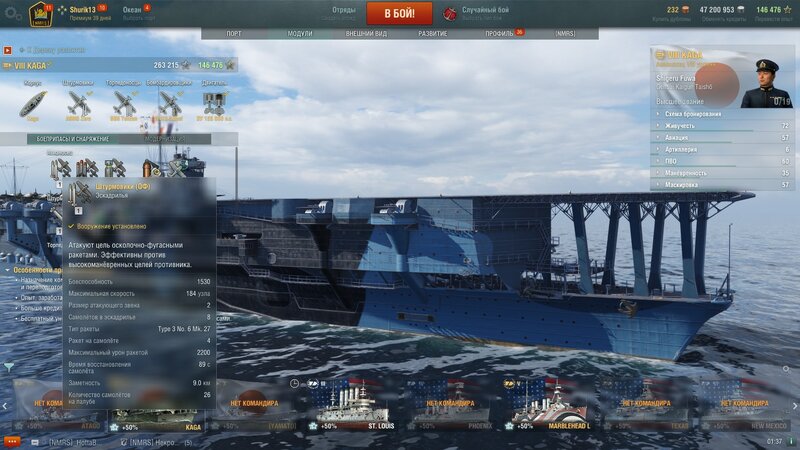The image size is (800, 450).
Task: Start battle with the В БОЙ! button
Action: pyautogui.click(x=399, y=14)
